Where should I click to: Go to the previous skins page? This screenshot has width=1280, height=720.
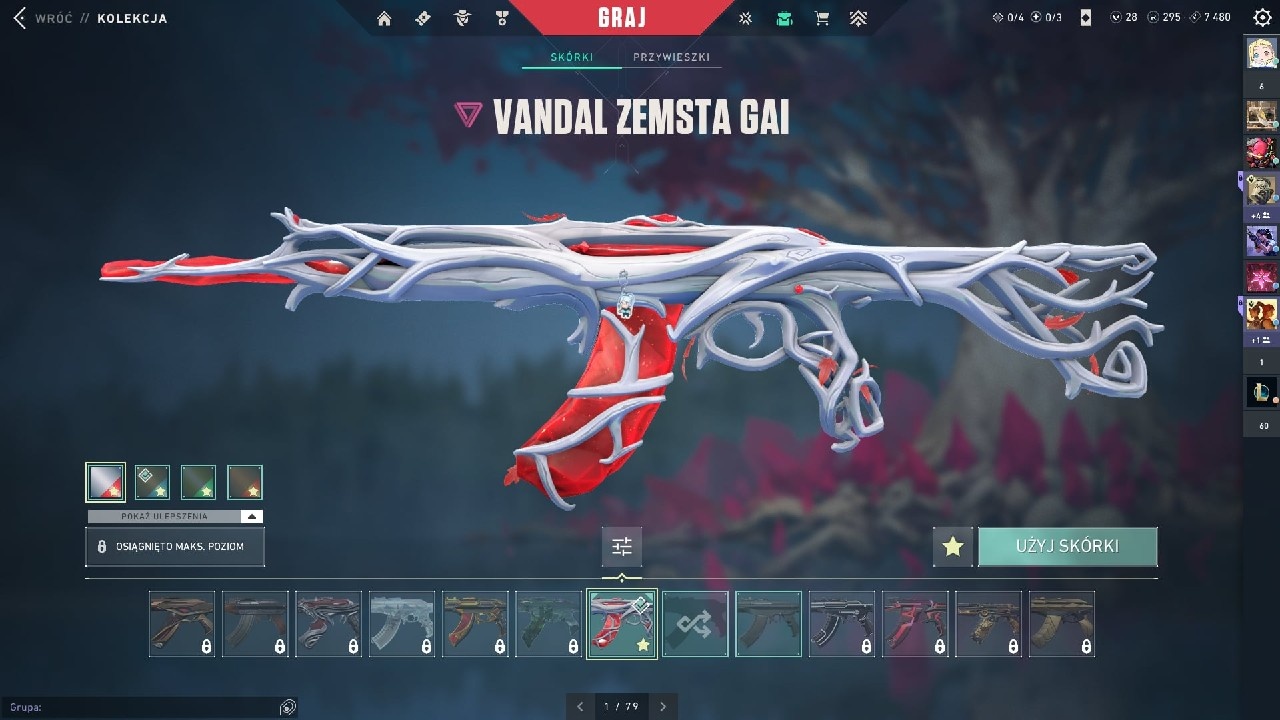[x=580, y=706]
